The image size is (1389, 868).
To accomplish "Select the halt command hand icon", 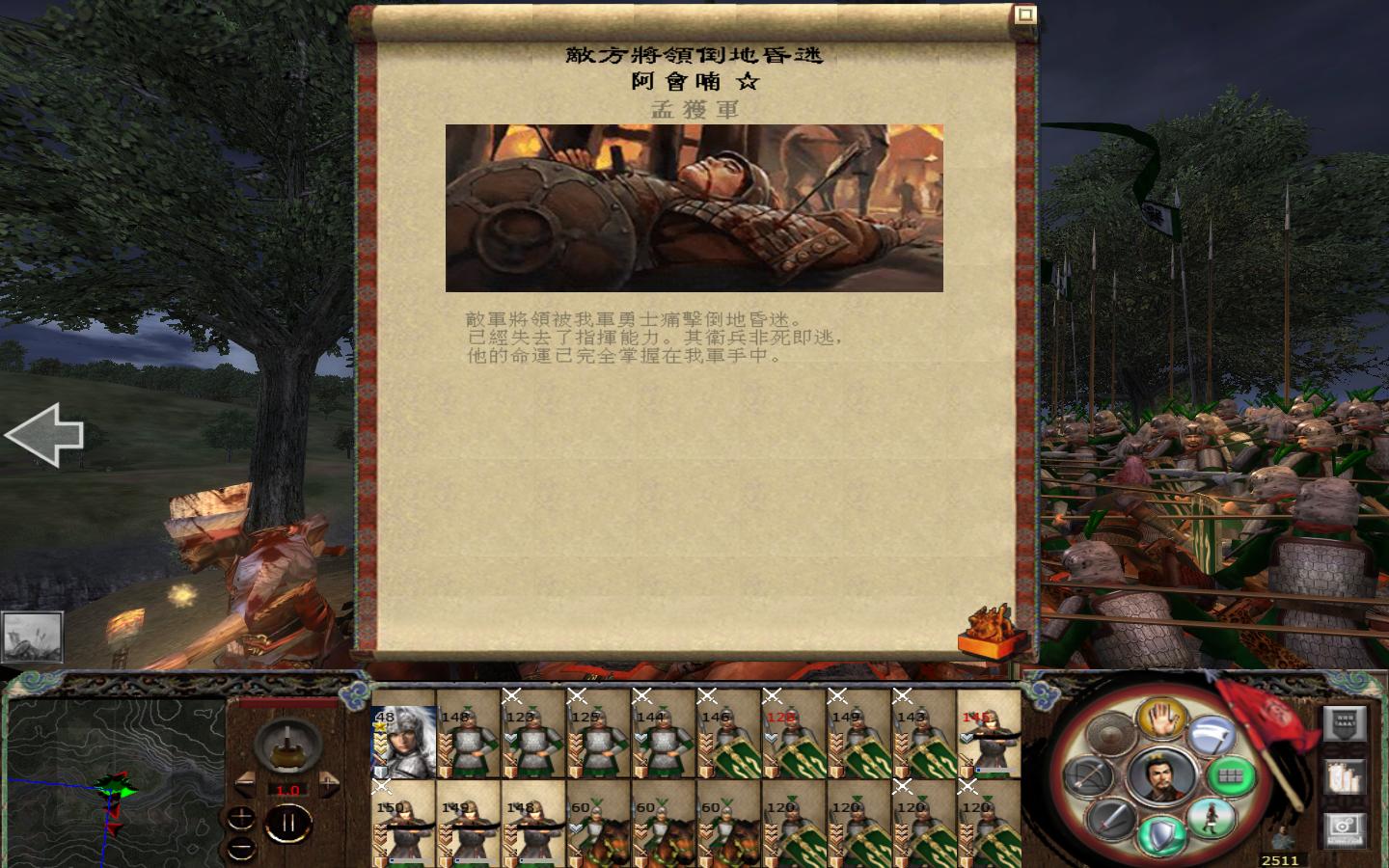I will 1162,719.
